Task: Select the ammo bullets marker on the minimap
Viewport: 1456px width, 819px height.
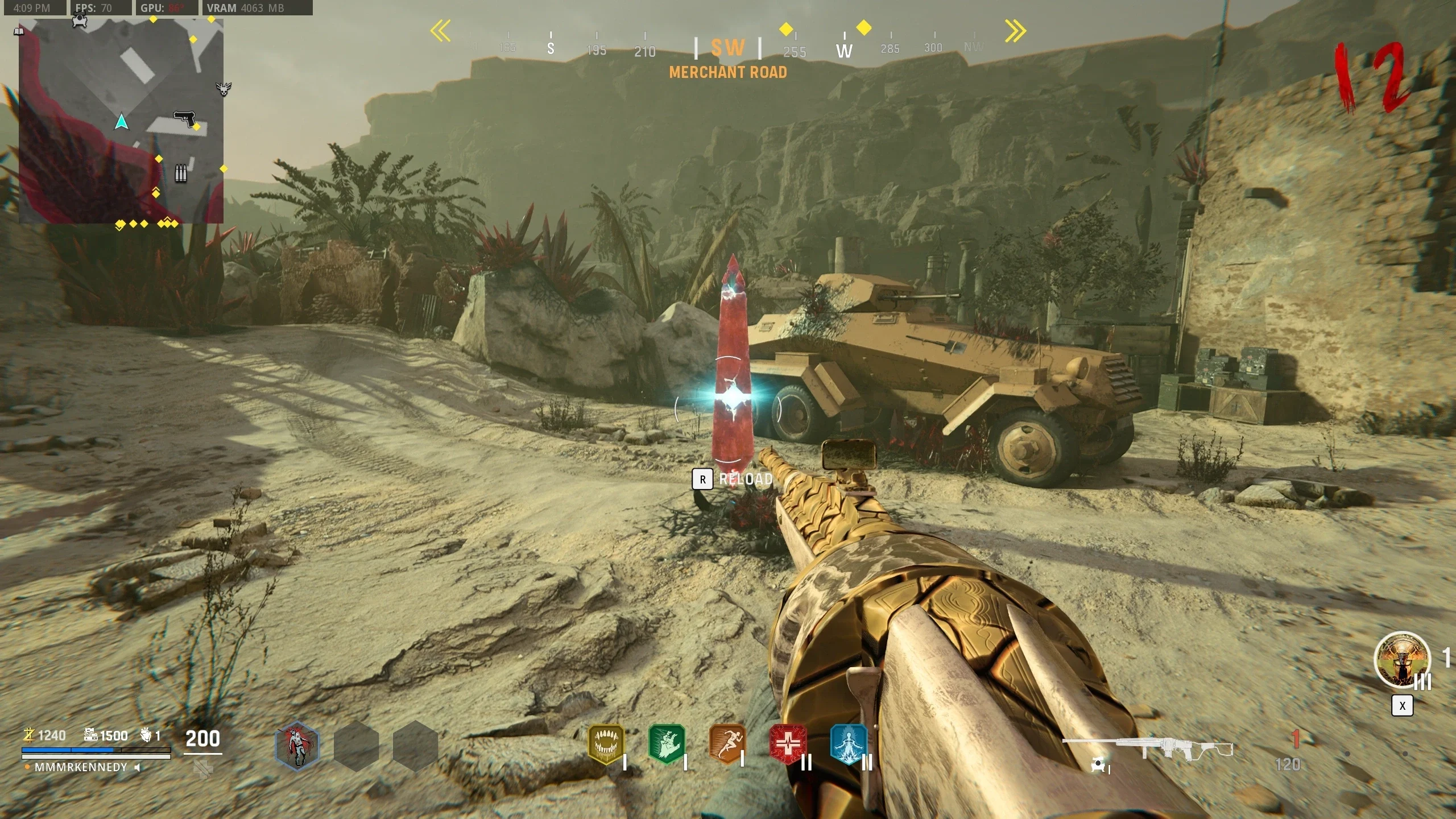Action: click(180, 173)
